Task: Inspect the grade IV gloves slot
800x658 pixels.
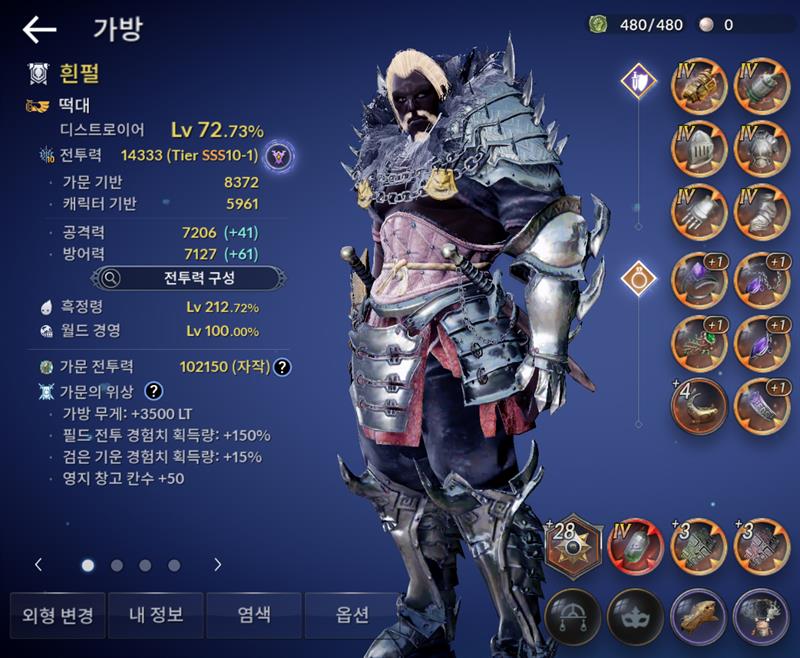Action: pos(700,211)
